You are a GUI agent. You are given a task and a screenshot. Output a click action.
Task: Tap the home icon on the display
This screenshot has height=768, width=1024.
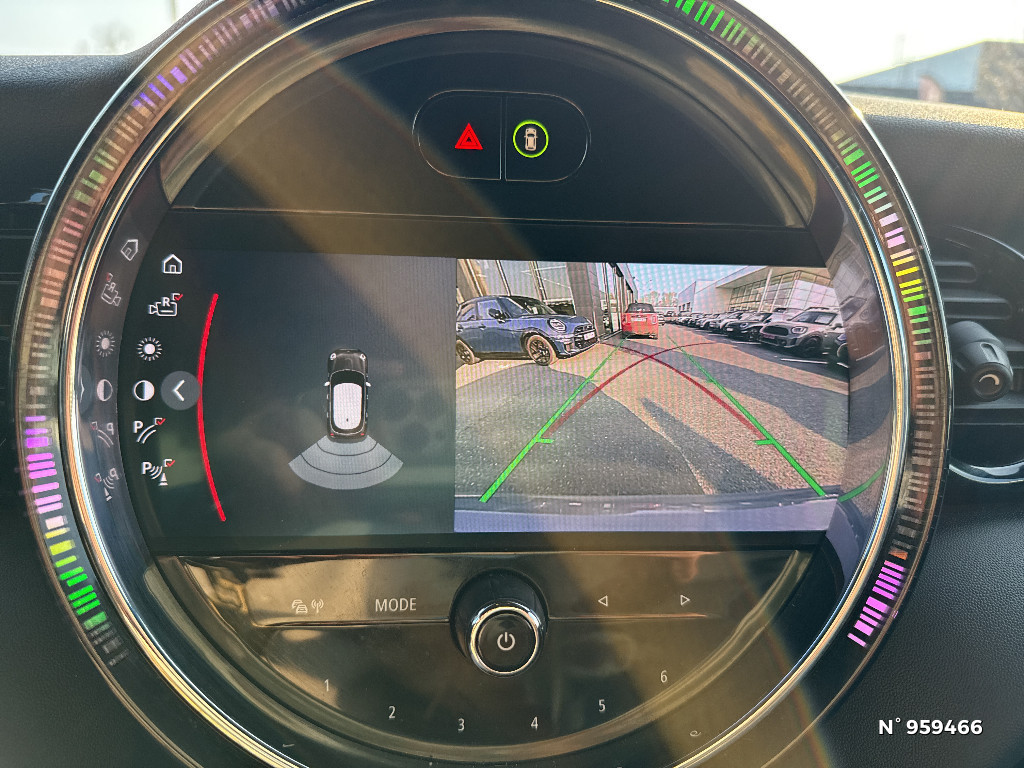point(172,264)
